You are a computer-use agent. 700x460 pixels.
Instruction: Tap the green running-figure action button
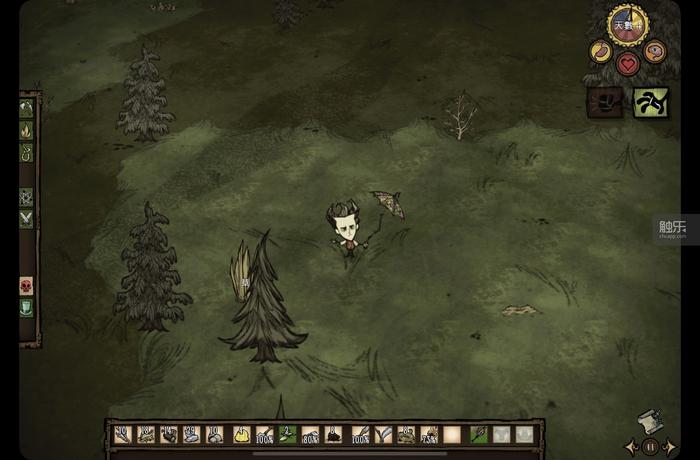tap(651, 102)
